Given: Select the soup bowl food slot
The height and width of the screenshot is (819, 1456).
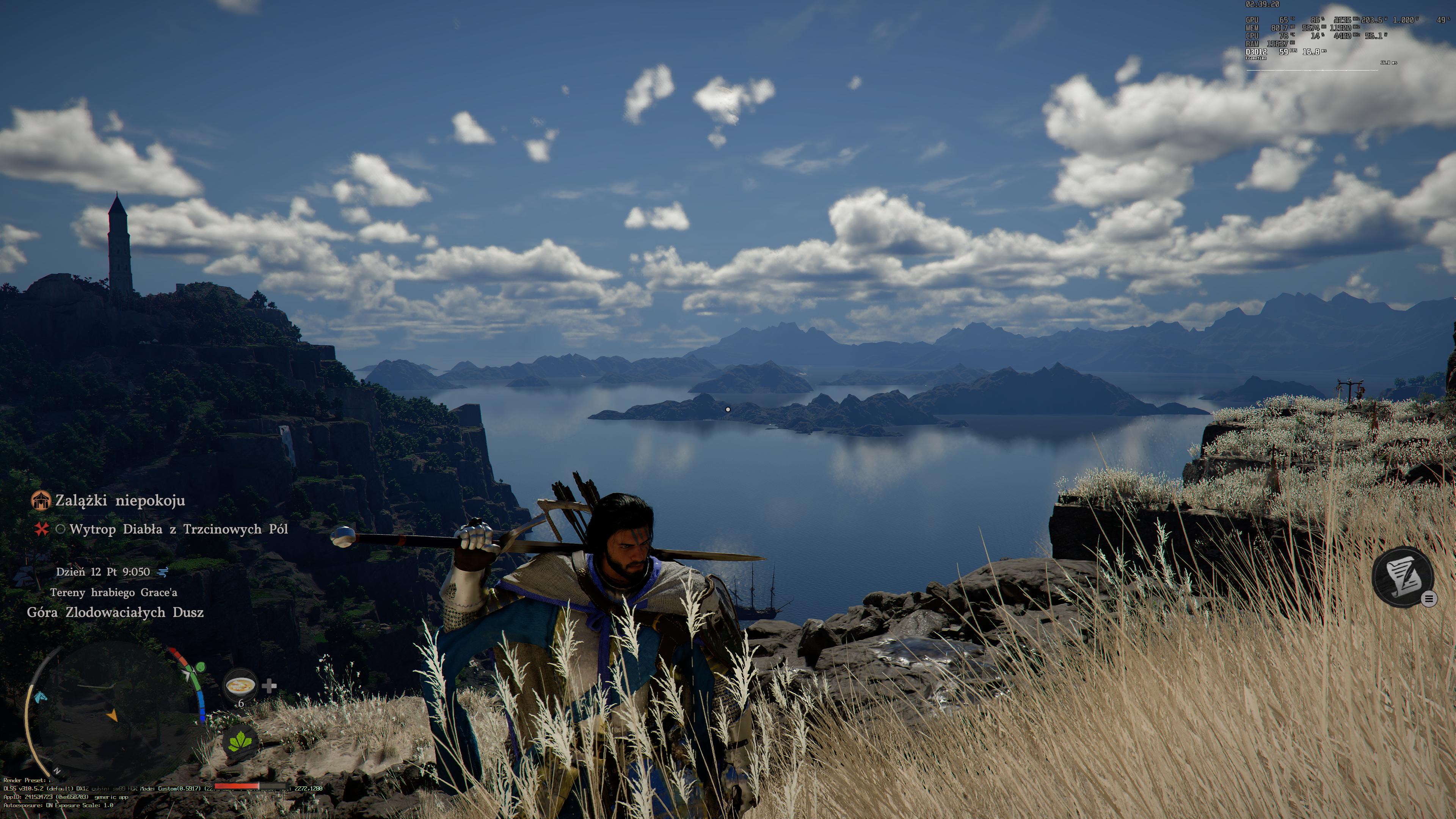Looking at the screenshot, I should pyautogui.click(x=240, y=686).
